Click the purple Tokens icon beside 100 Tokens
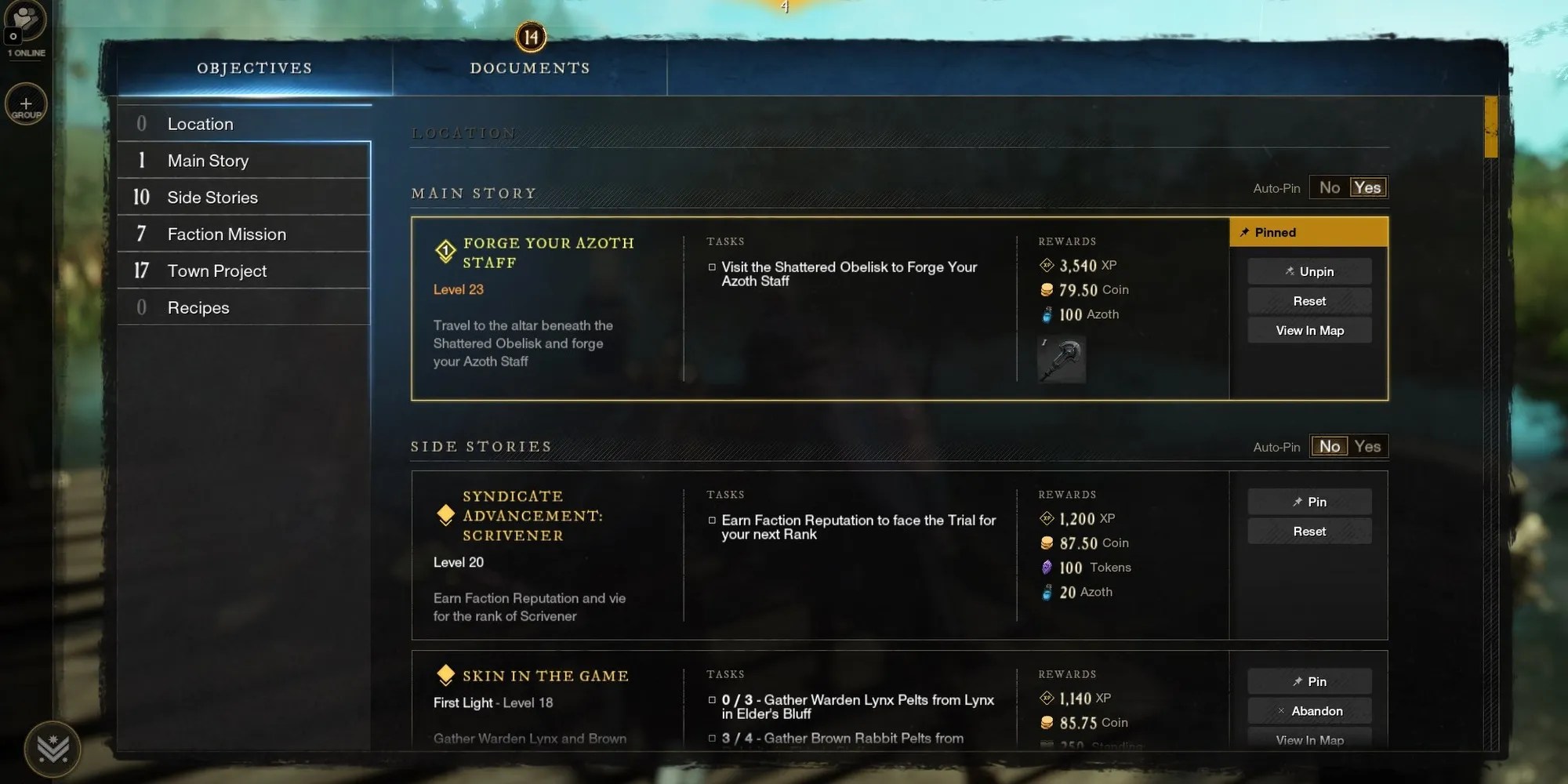The image size is (1568, 784). click(x=1048, y=567)
